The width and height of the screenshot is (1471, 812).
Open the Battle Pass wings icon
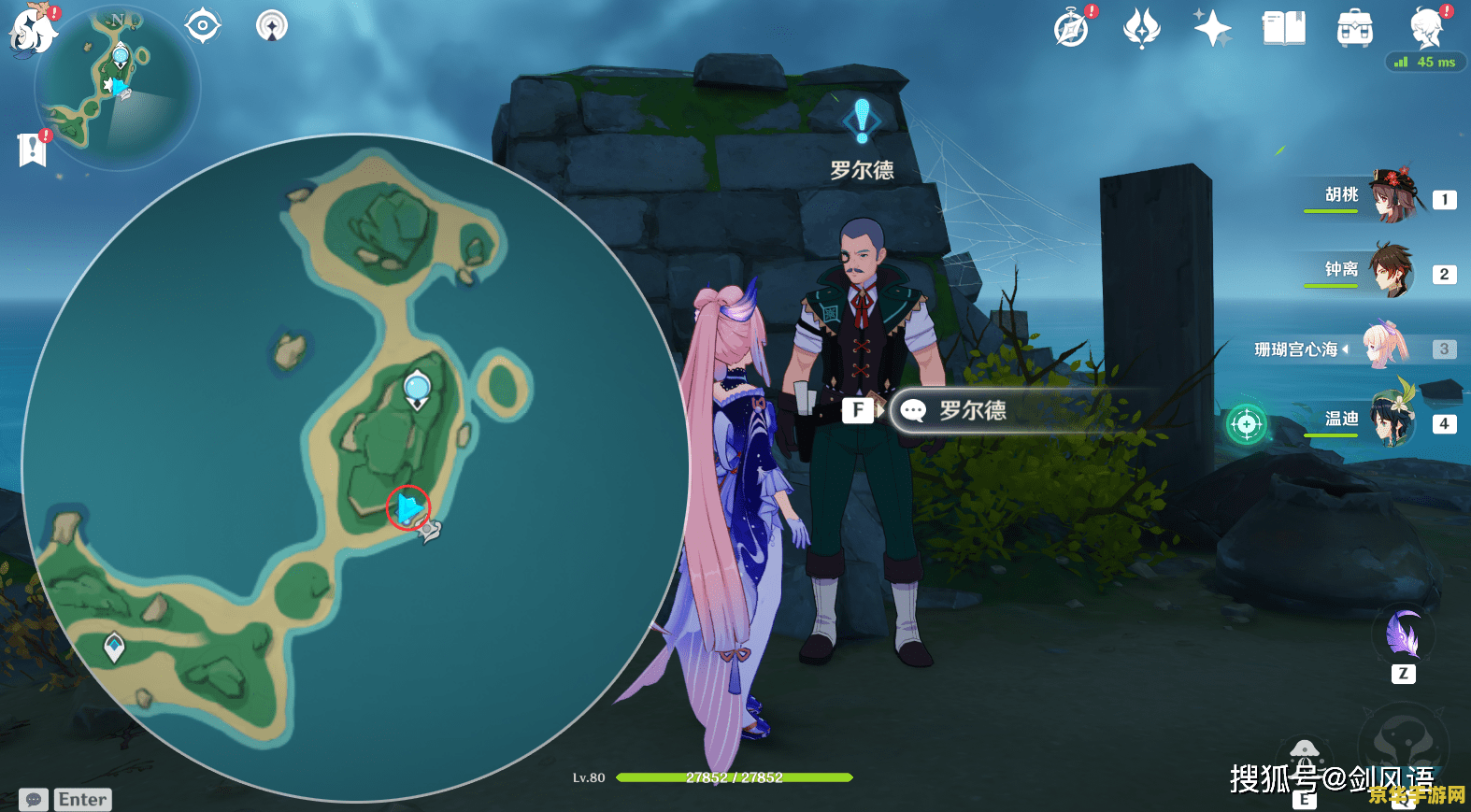tap(1142, 28)
